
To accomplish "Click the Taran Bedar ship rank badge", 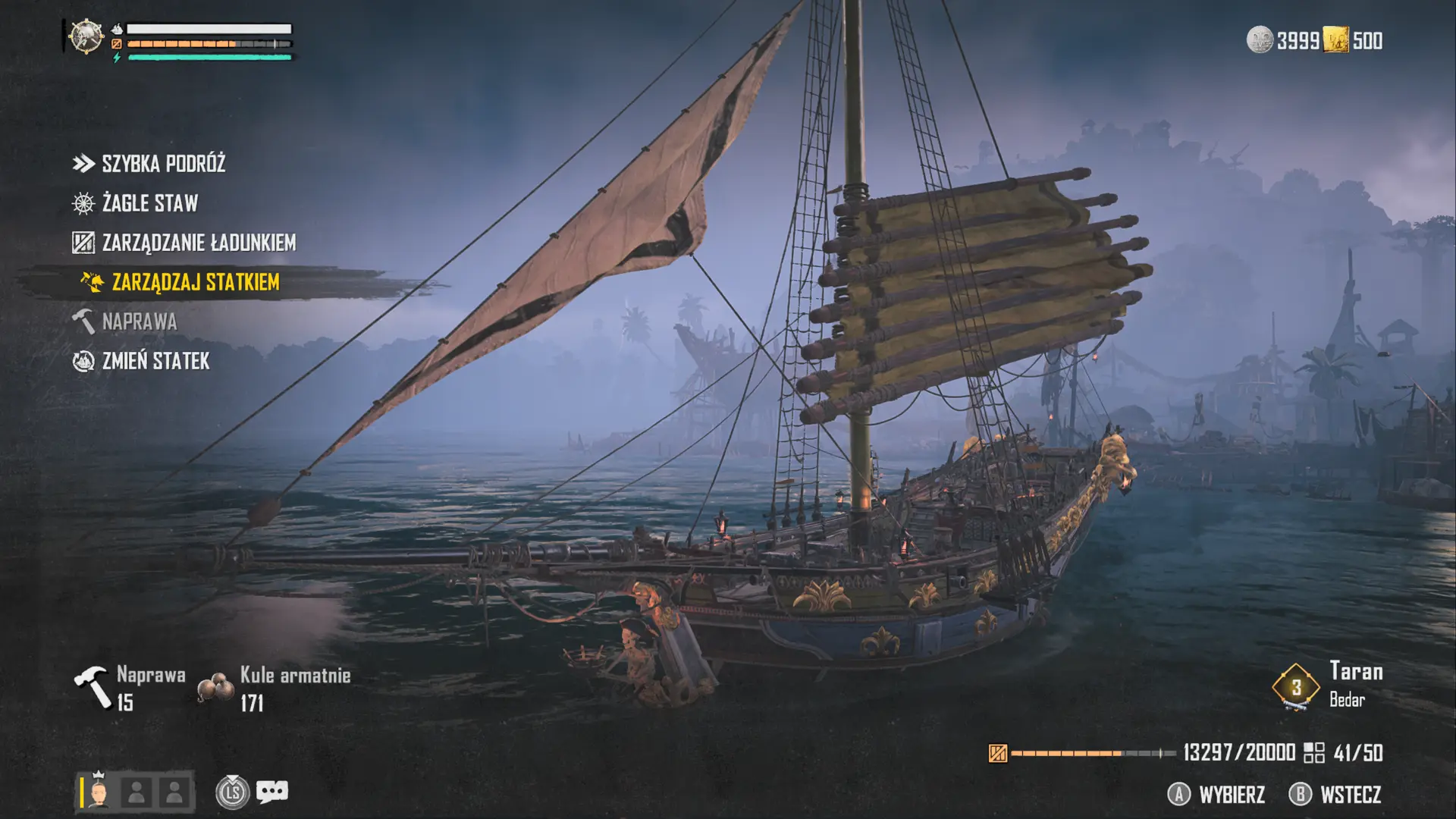I will [1296, 687].
